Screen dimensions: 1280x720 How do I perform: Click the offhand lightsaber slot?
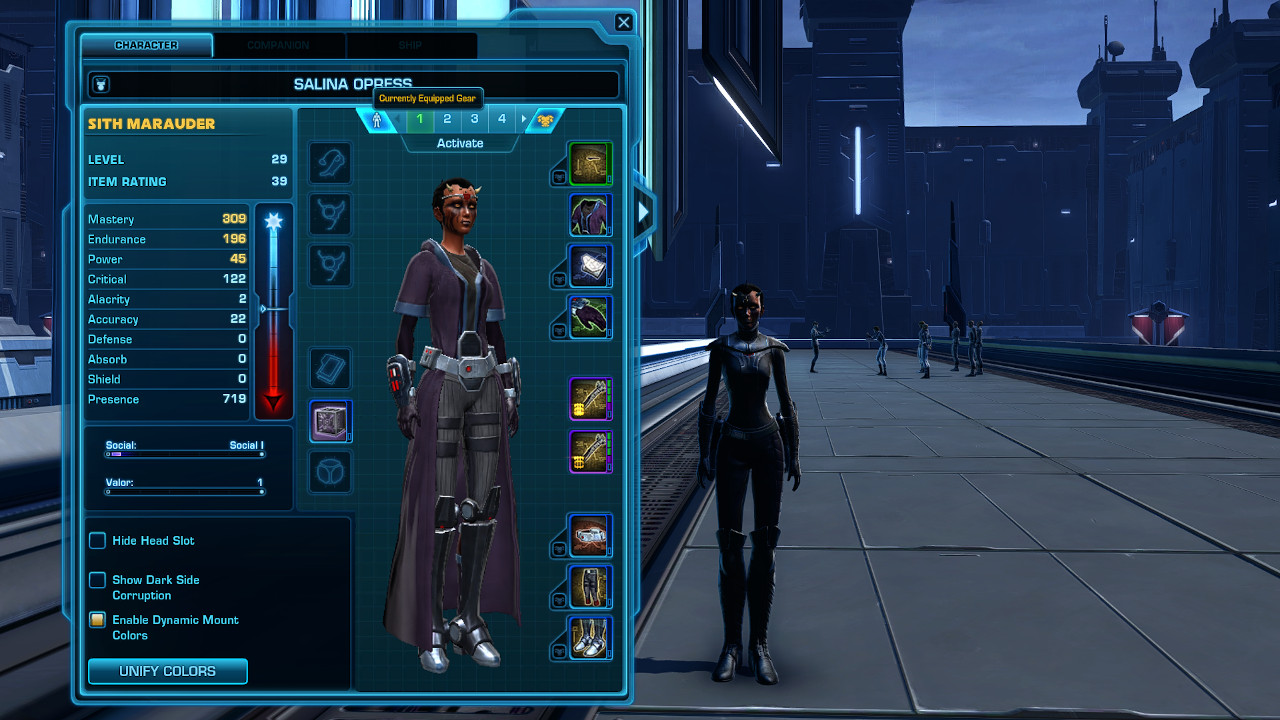[590, 451]
